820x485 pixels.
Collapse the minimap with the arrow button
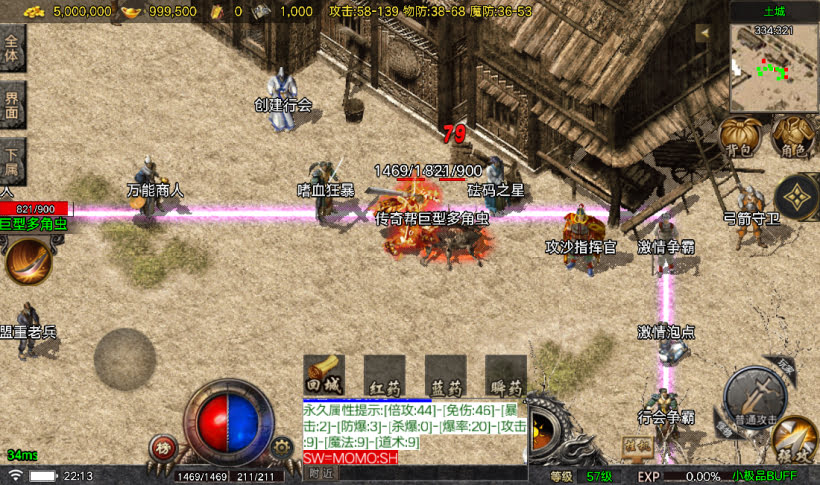[x=703, y=33]
